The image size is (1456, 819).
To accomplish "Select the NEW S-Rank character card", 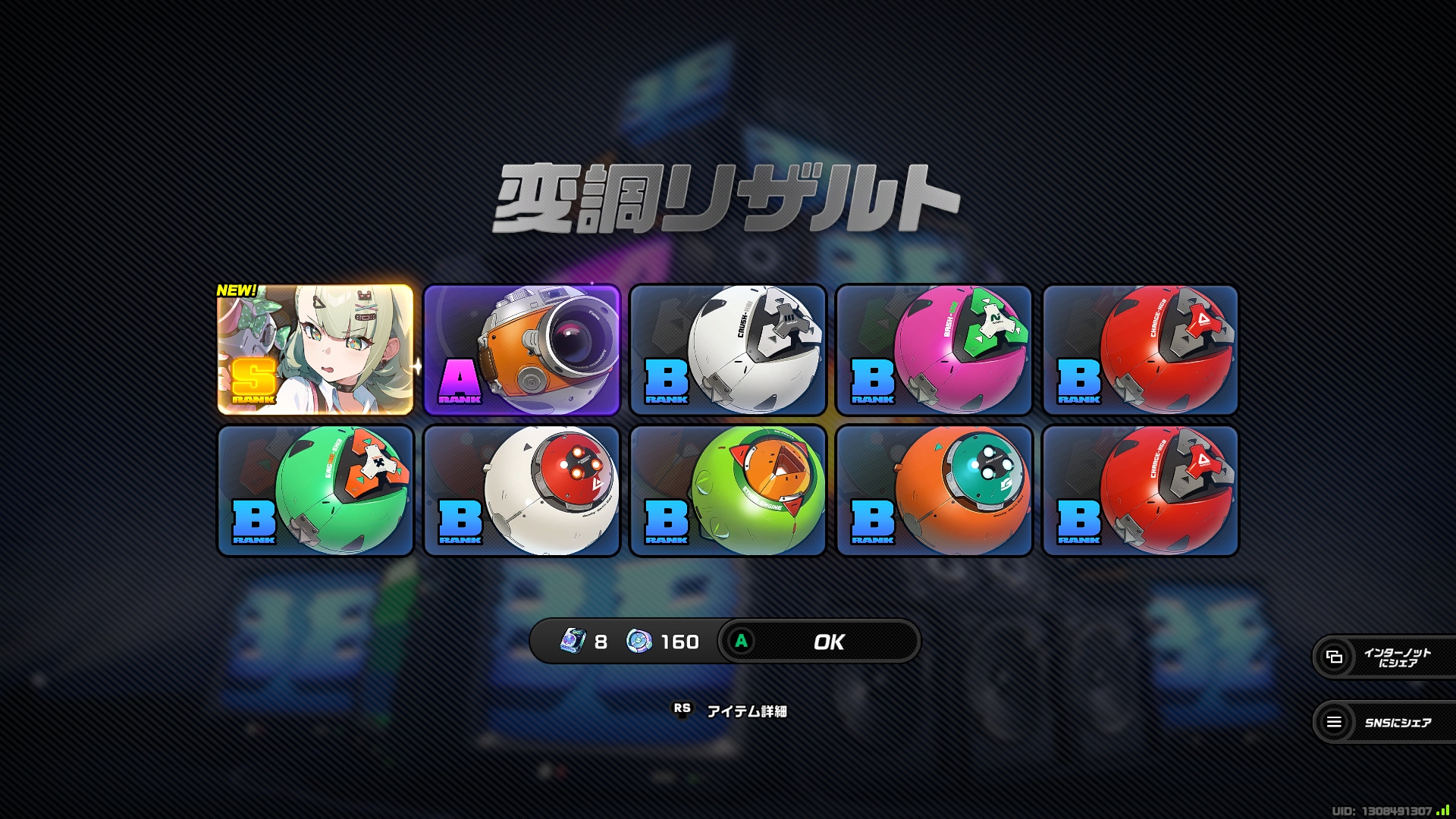I will (x=315, y=350).
